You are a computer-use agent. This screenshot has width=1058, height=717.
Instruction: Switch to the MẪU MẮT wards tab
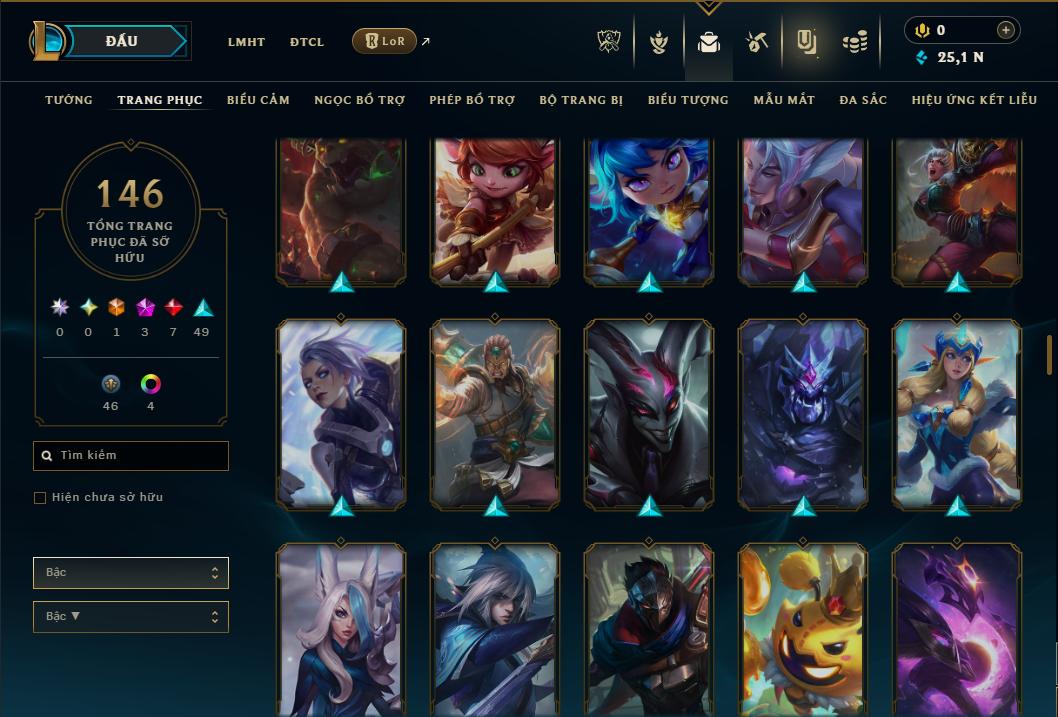[x=784, y=100]
